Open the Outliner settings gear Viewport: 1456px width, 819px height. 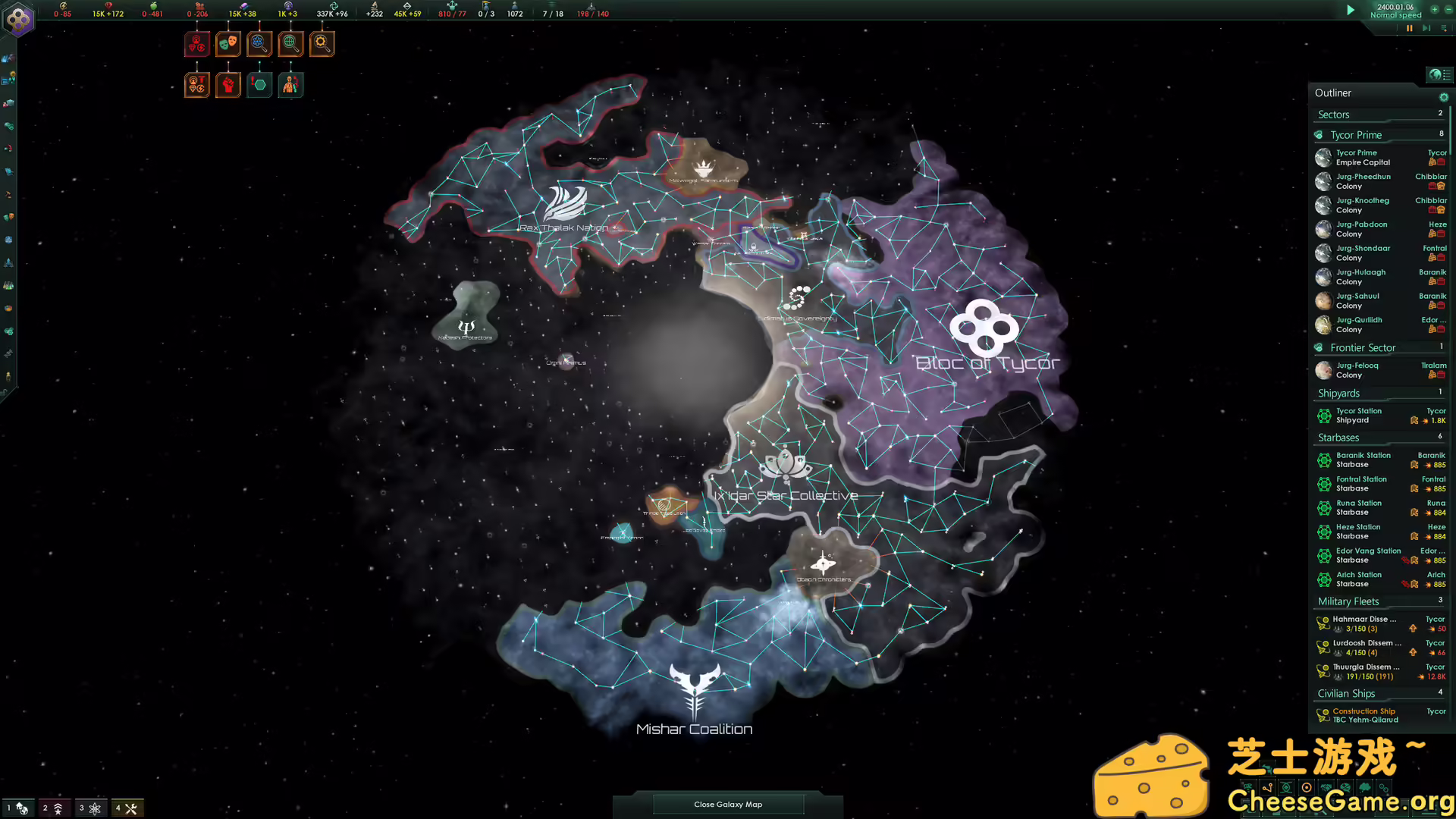pos(1444,97)
